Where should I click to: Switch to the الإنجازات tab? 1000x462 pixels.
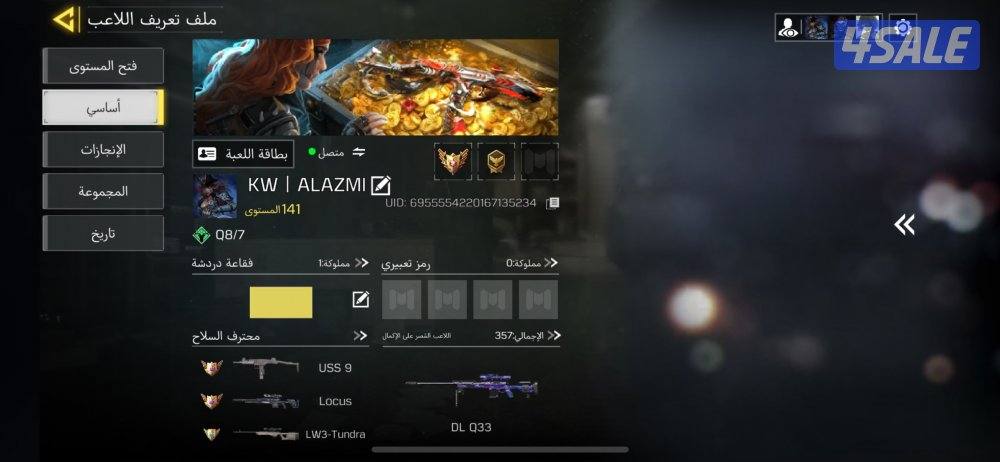103,150
